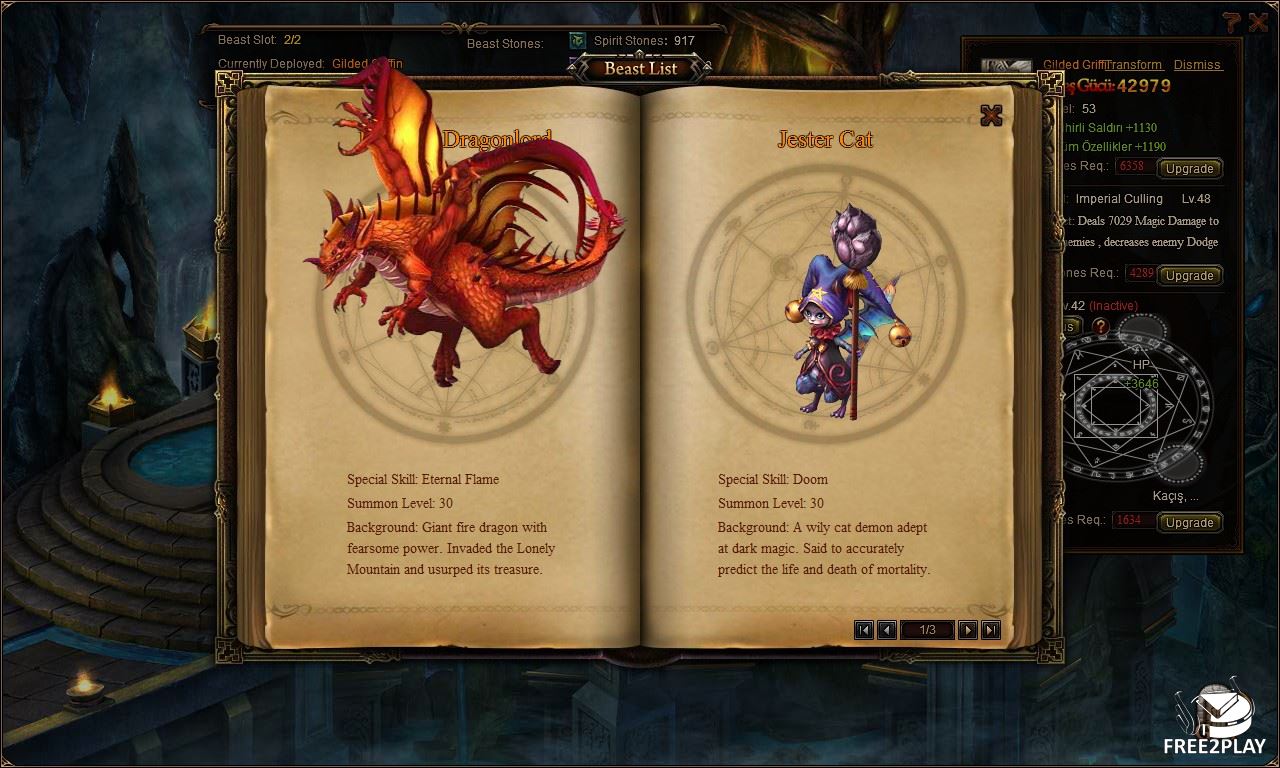Jump to the first beast page

pyautogui.click(x=864, y=629)
